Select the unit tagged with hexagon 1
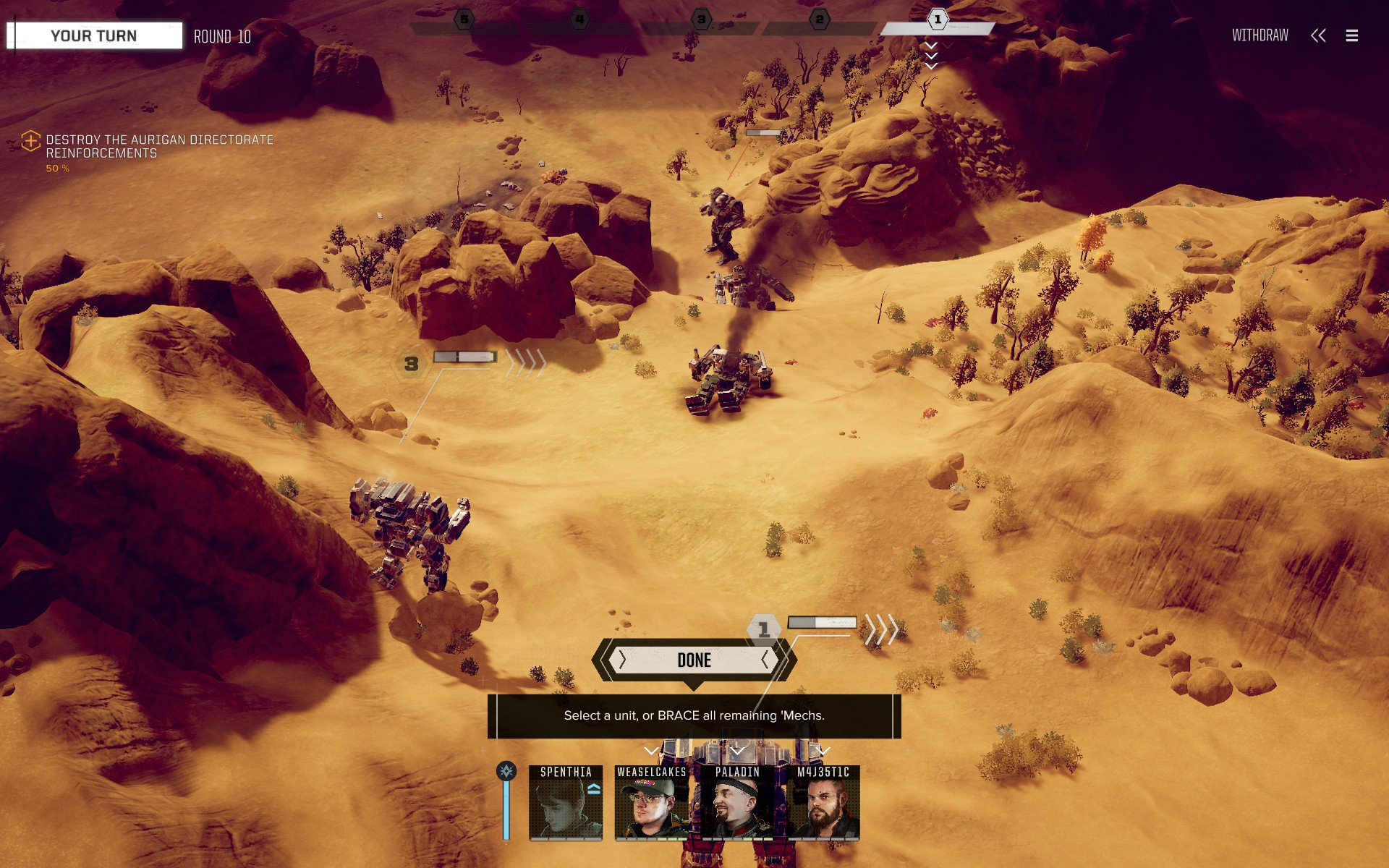 [x=763, y=629]
